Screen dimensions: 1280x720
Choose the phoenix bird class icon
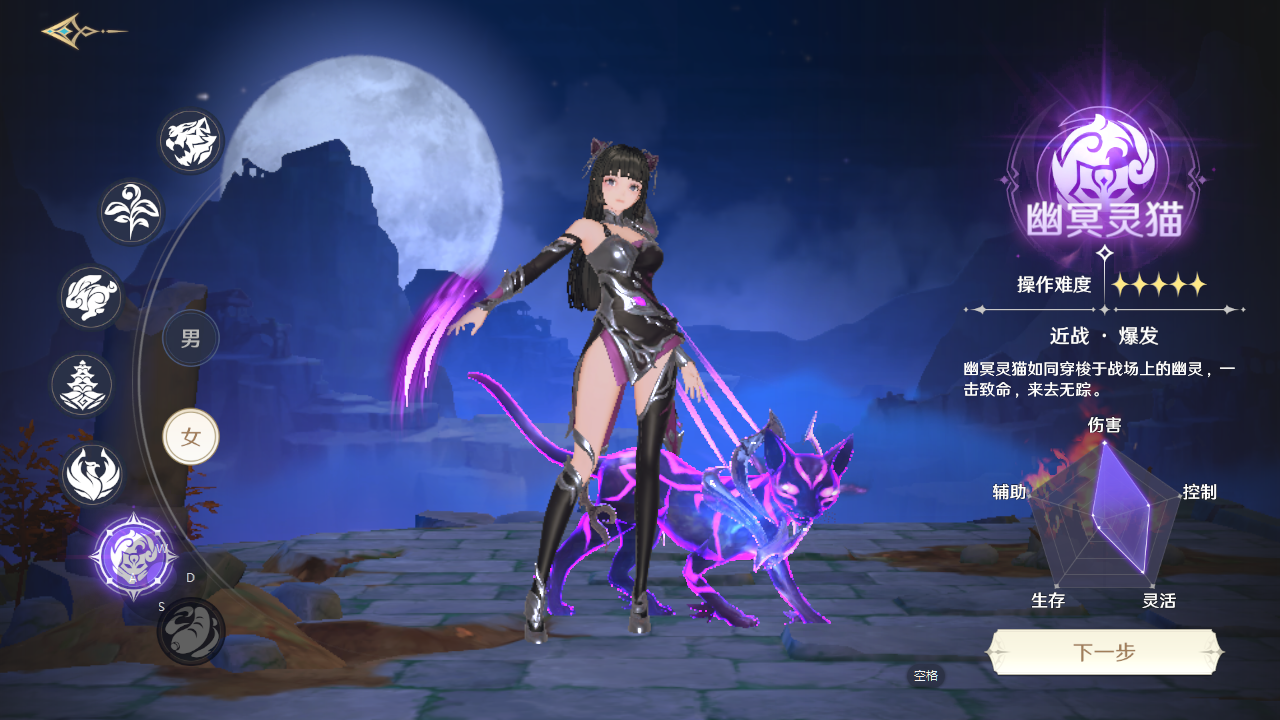92,474
